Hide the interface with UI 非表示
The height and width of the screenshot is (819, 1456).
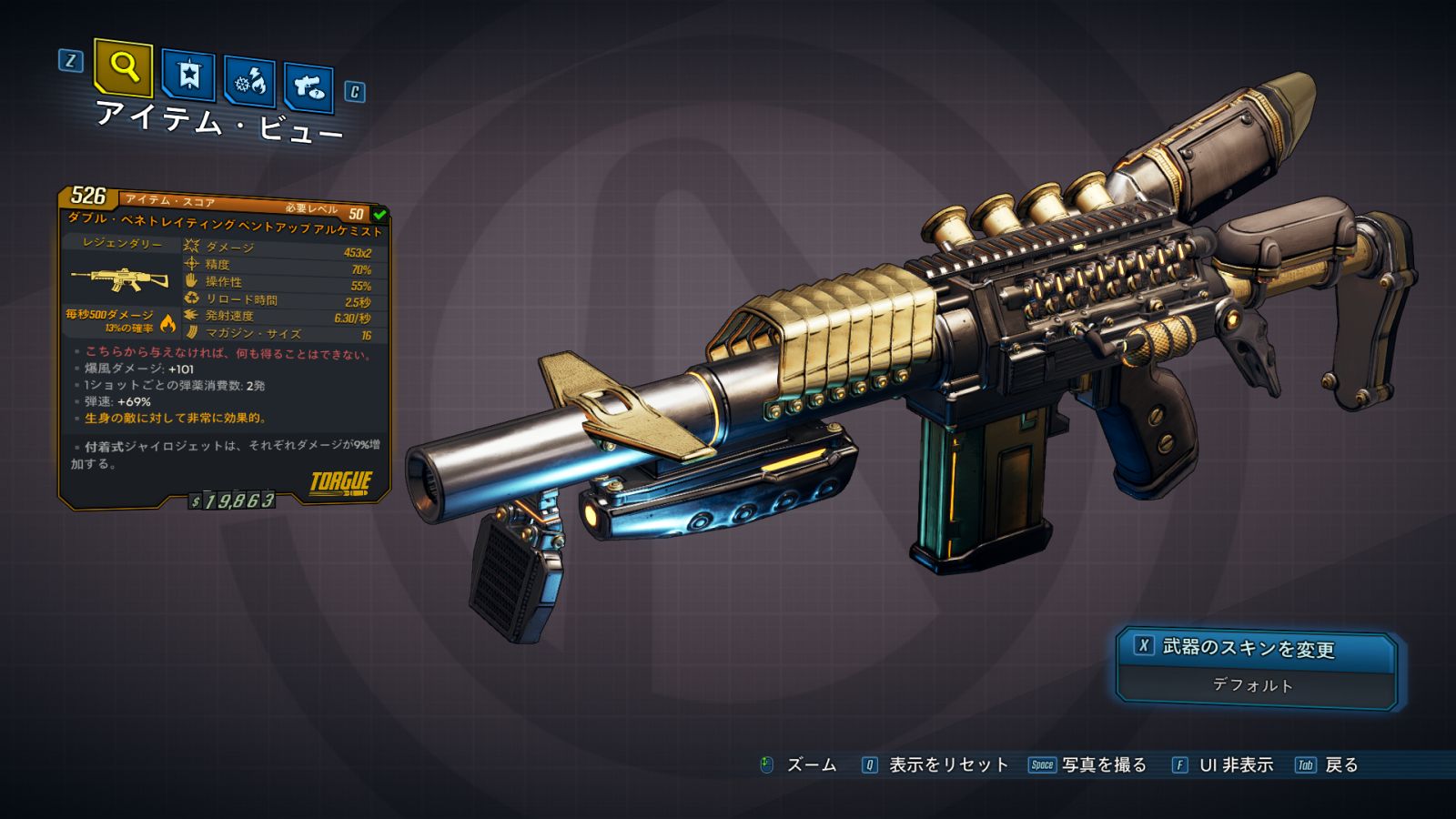pos(1235,765)
